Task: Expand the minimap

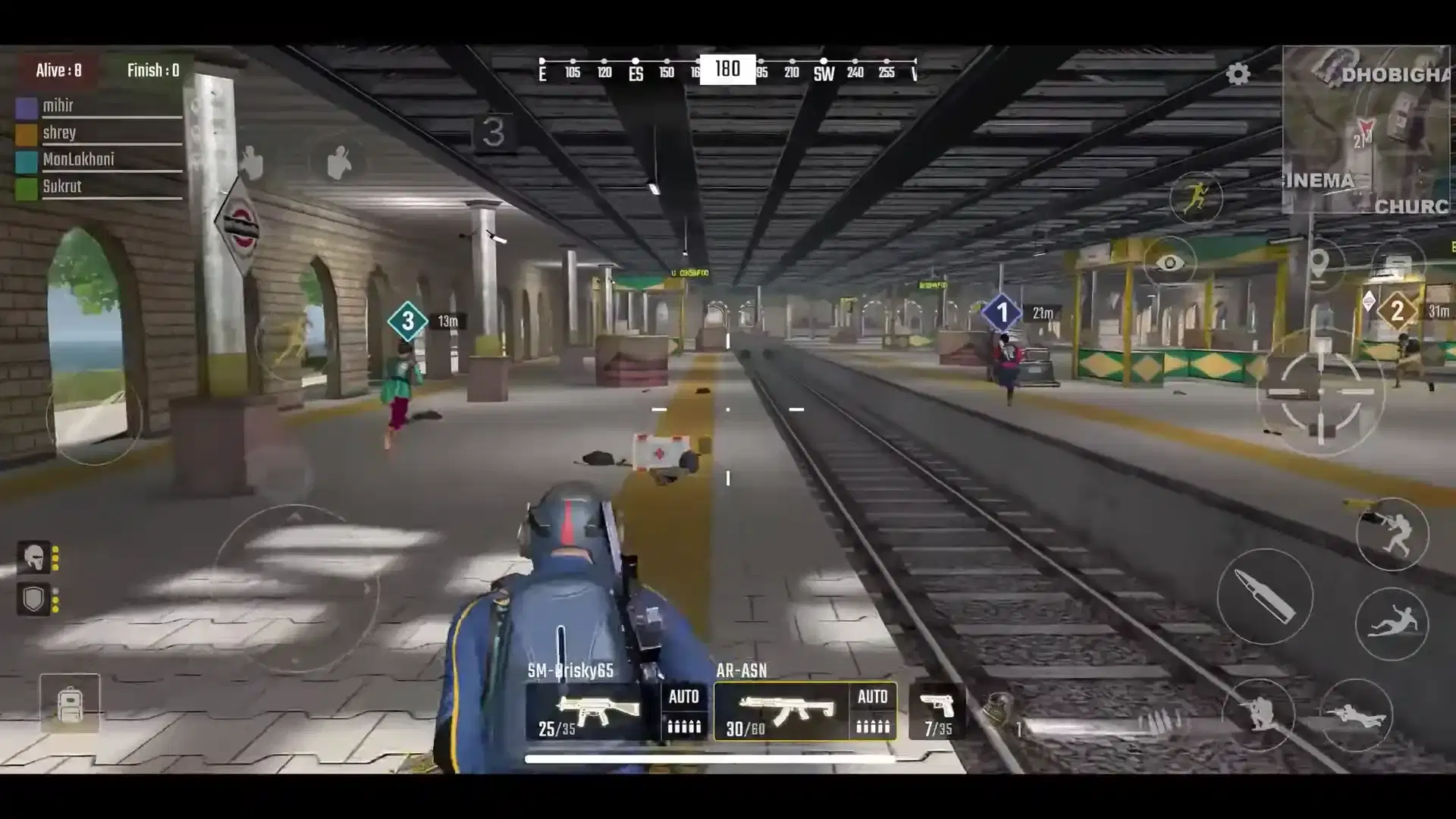Action: point(1365,129)
